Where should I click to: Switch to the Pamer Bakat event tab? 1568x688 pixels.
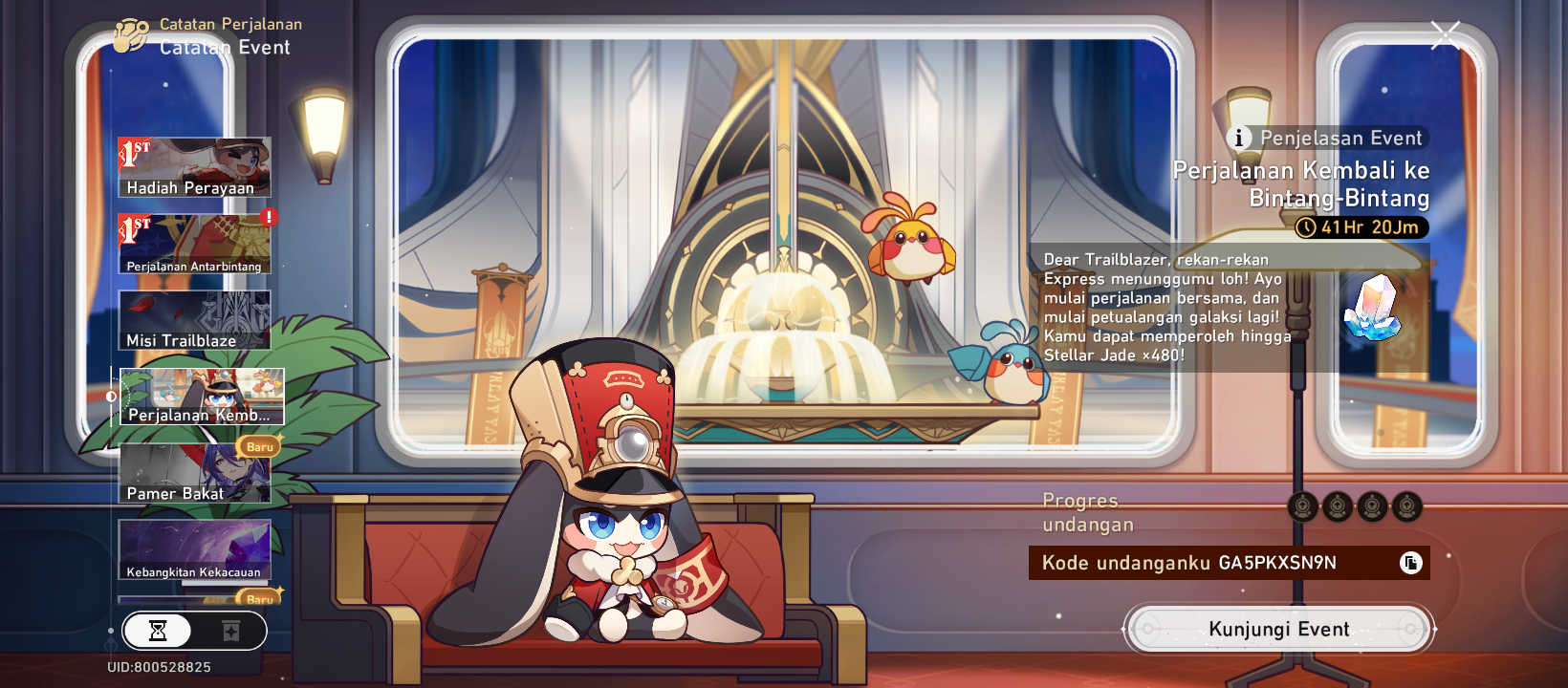(194, 473)
